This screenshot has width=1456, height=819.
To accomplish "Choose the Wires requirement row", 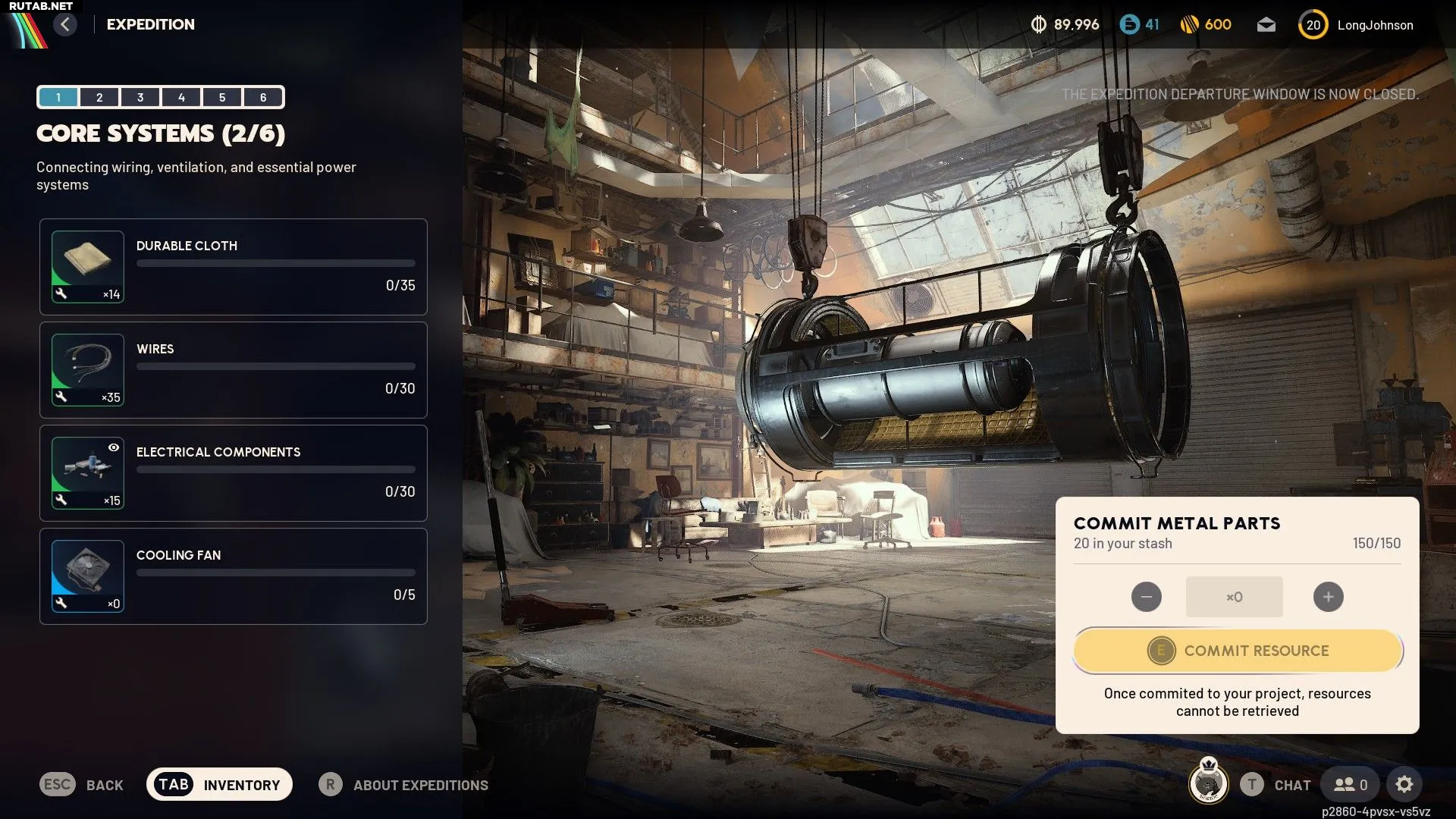I will click(x=234, y=370).
